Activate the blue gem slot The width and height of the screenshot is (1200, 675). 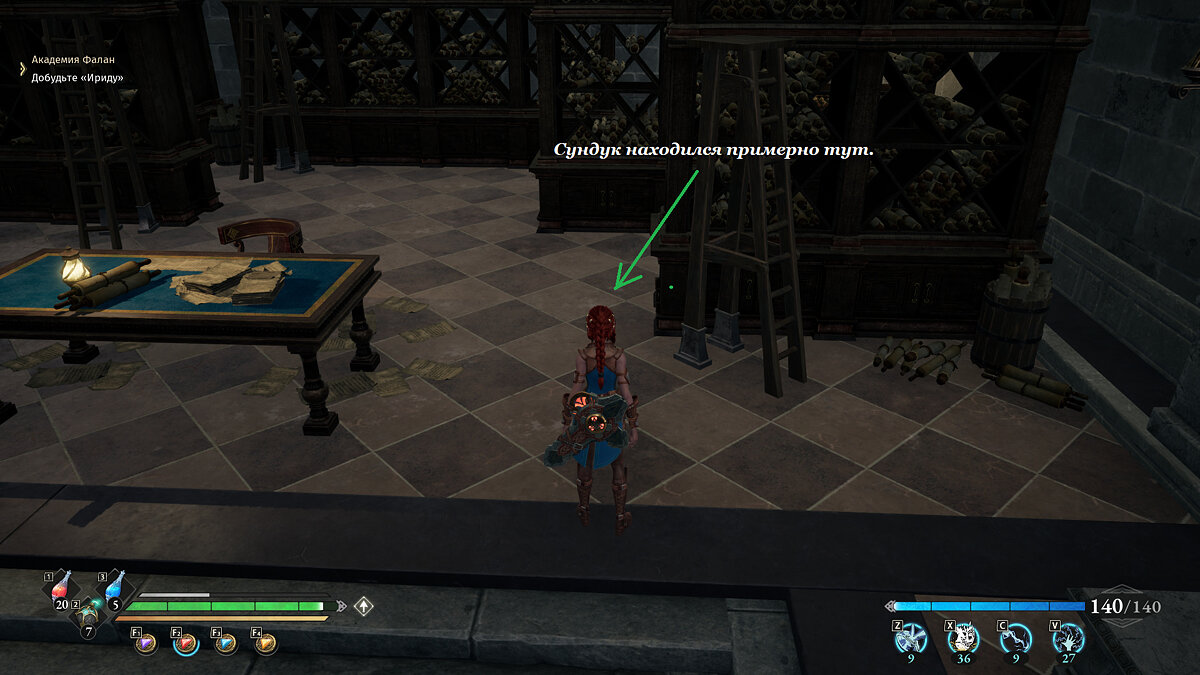(x=226, y=645)
